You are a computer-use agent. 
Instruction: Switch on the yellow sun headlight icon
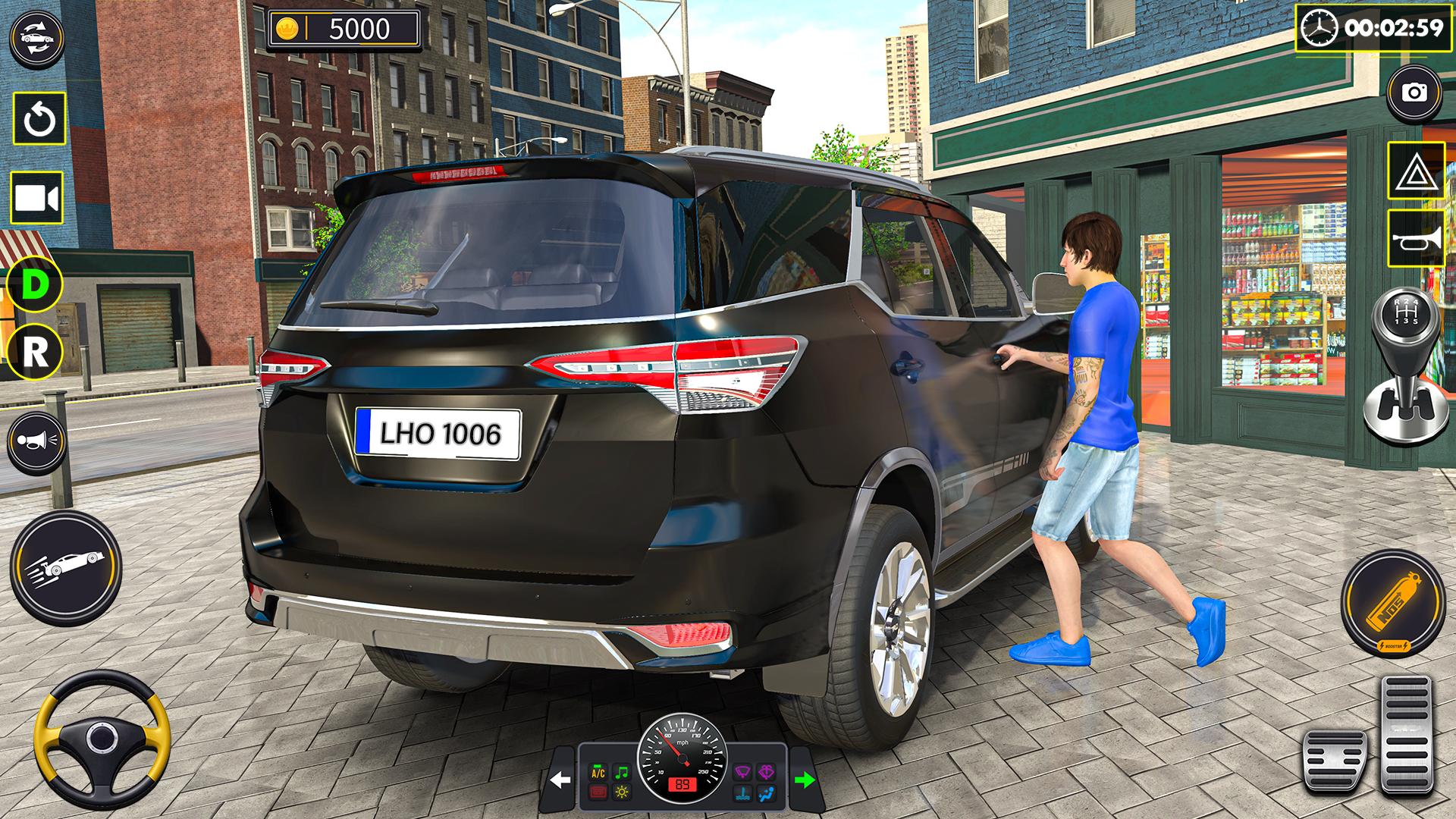[x=621, y=793]
